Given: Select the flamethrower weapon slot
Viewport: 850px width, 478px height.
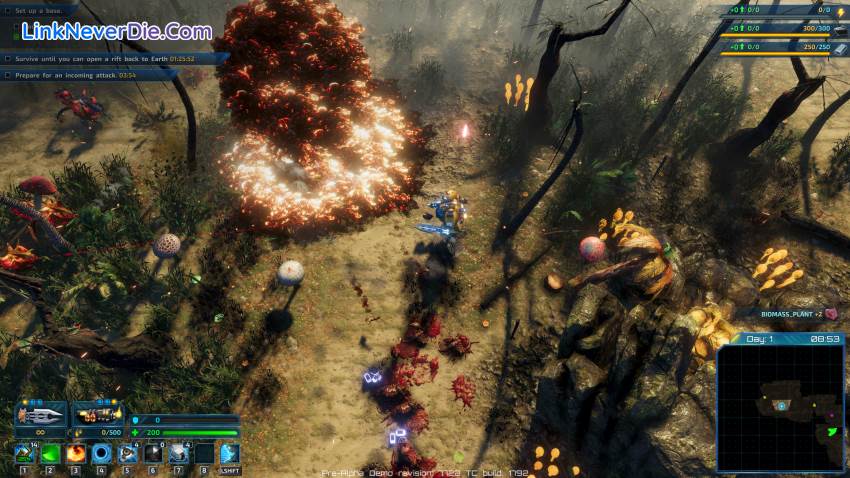Looking at the screenshot, I should coord(97,414).
